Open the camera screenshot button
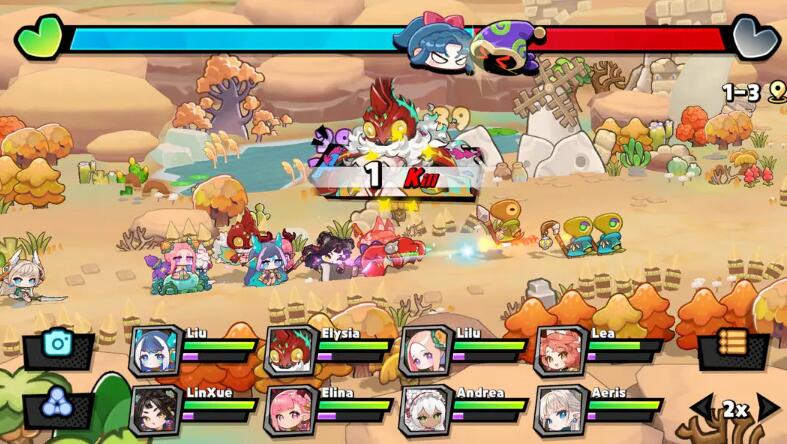This screenshot has width=787, height=444. point(58,346)
